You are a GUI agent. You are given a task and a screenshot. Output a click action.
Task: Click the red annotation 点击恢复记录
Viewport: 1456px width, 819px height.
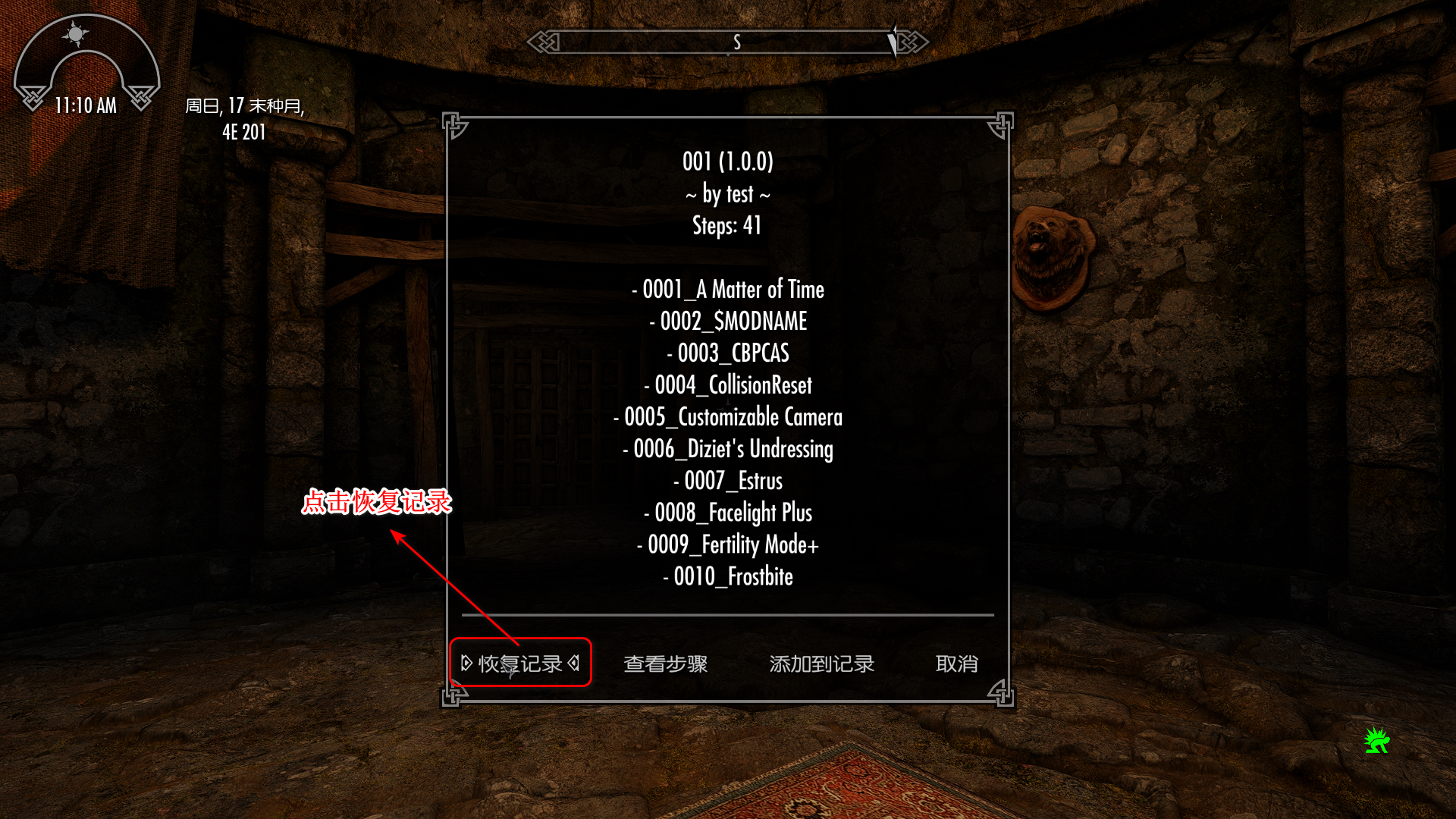pos(378,502)
